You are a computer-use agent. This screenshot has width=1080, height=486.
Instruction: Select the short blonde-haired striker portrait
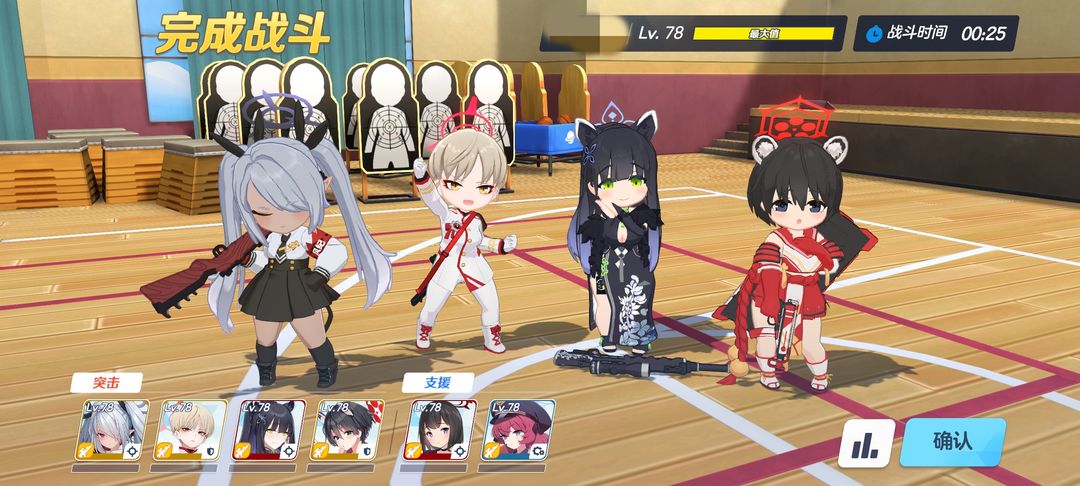pyautogui.click(x=190, y=430)
